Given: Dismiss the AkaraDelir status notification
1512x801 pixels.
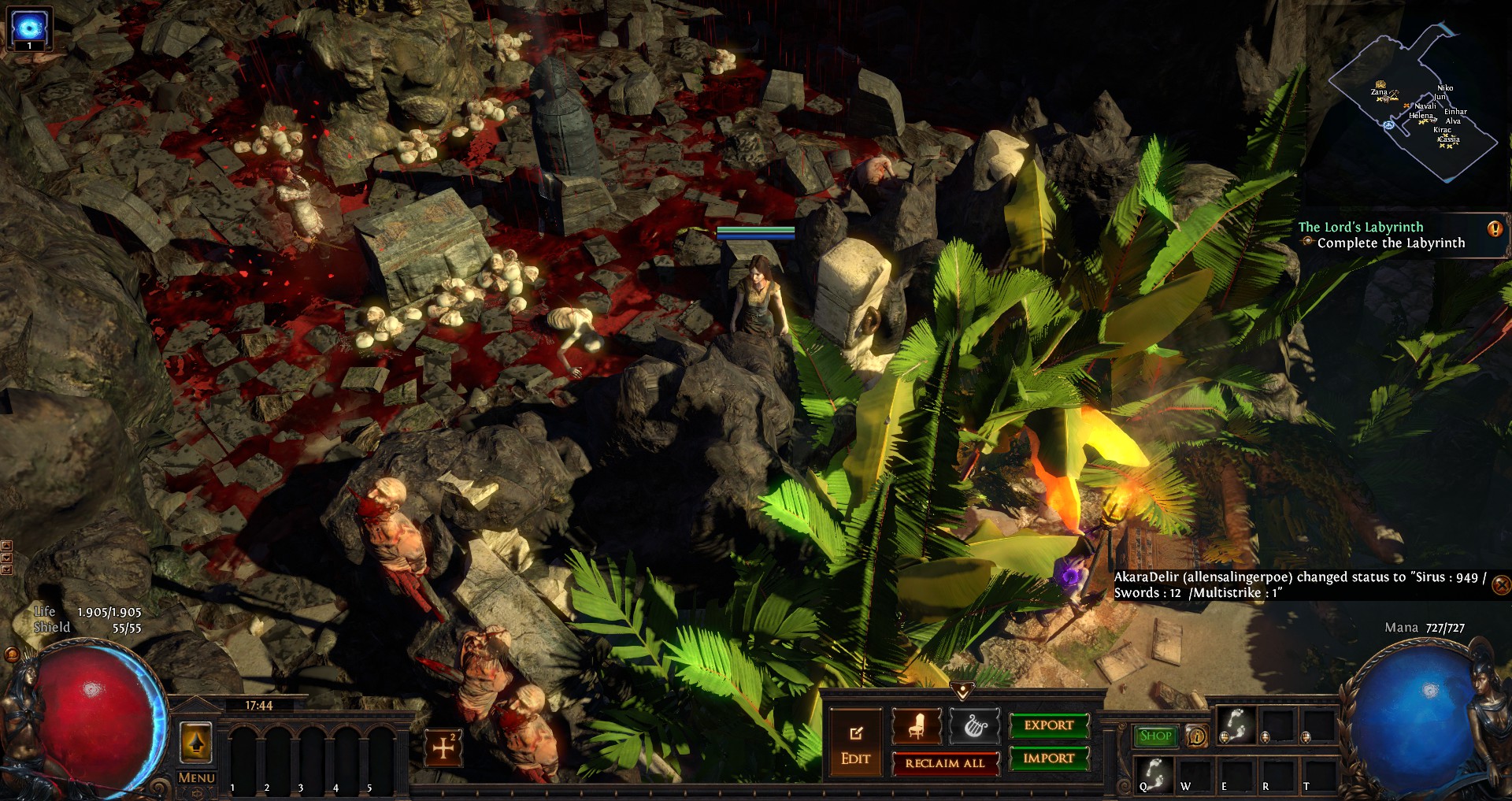Looking at the screenshot, I should (1501, 584).
